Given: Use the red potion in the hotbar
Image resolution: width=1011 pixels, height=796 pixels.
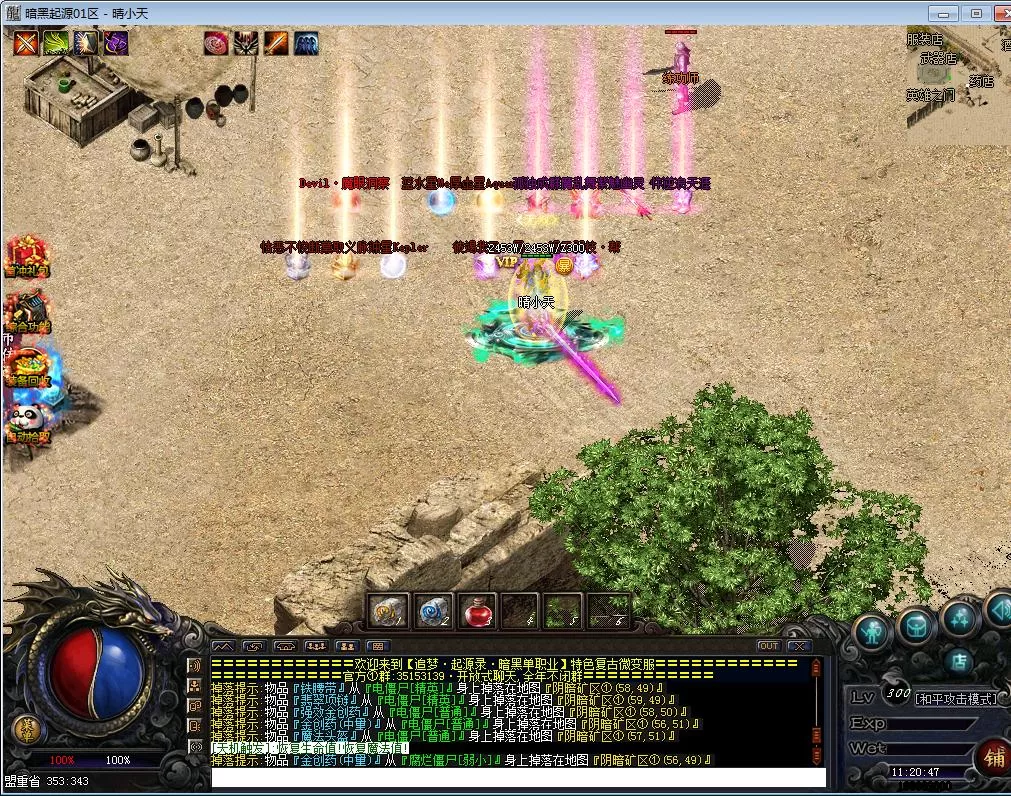Looking at the screenshot, I should coord(477,611).
